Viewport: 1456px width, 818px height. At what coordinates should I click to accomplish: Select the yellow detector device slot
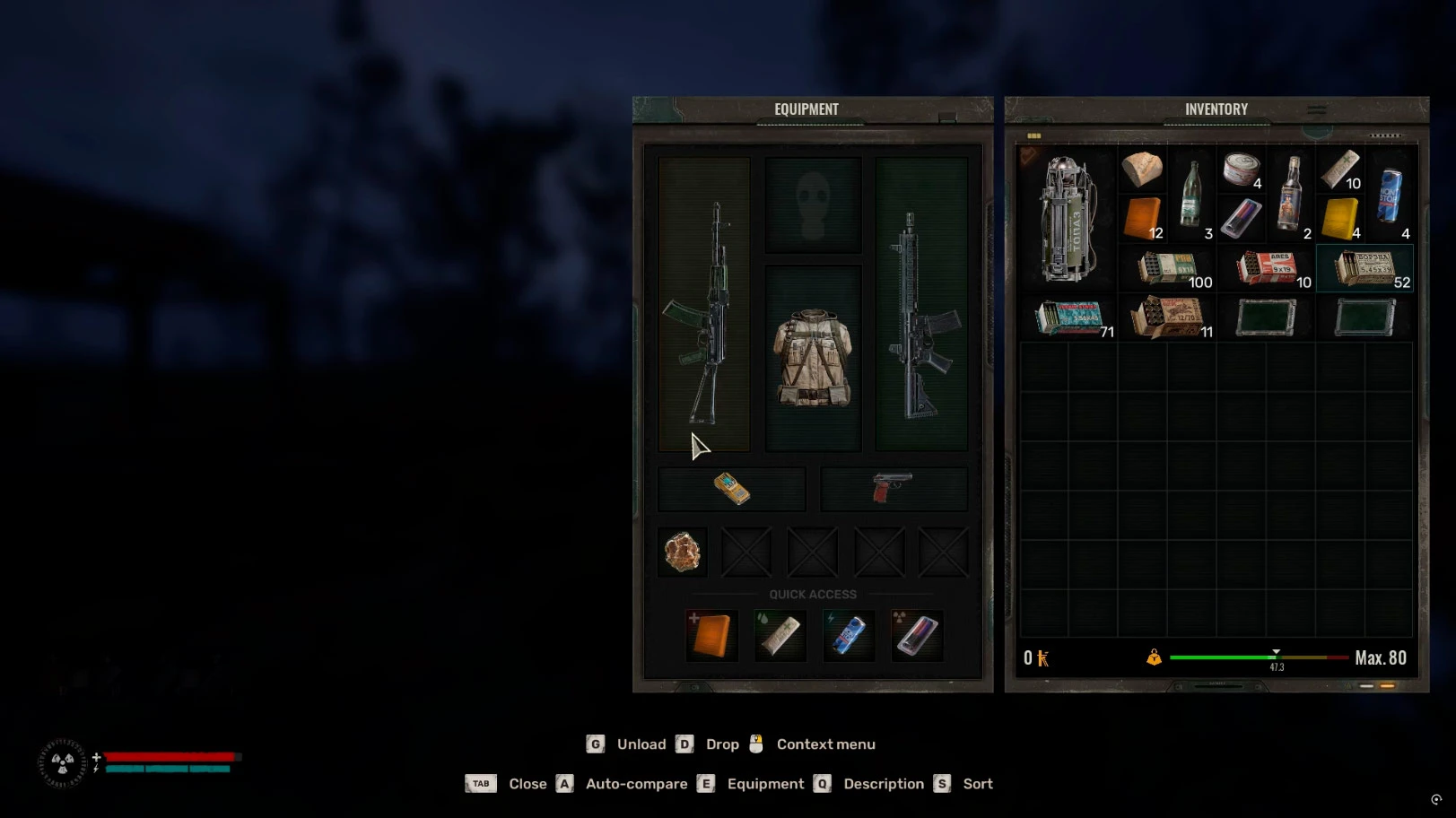pos(732,489)
